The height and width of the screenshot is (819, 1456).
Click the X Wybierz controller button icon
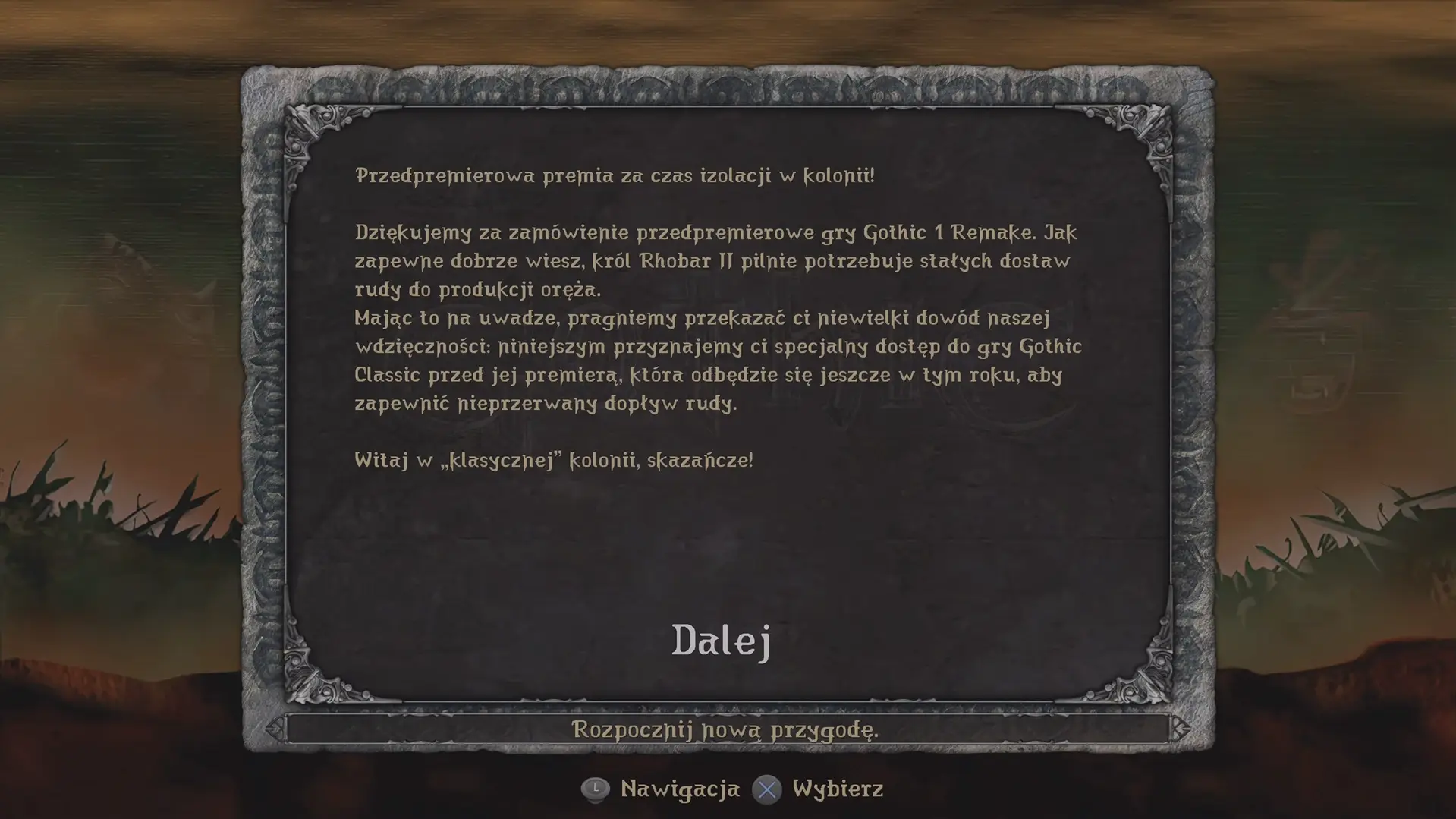tap(769, 789)
